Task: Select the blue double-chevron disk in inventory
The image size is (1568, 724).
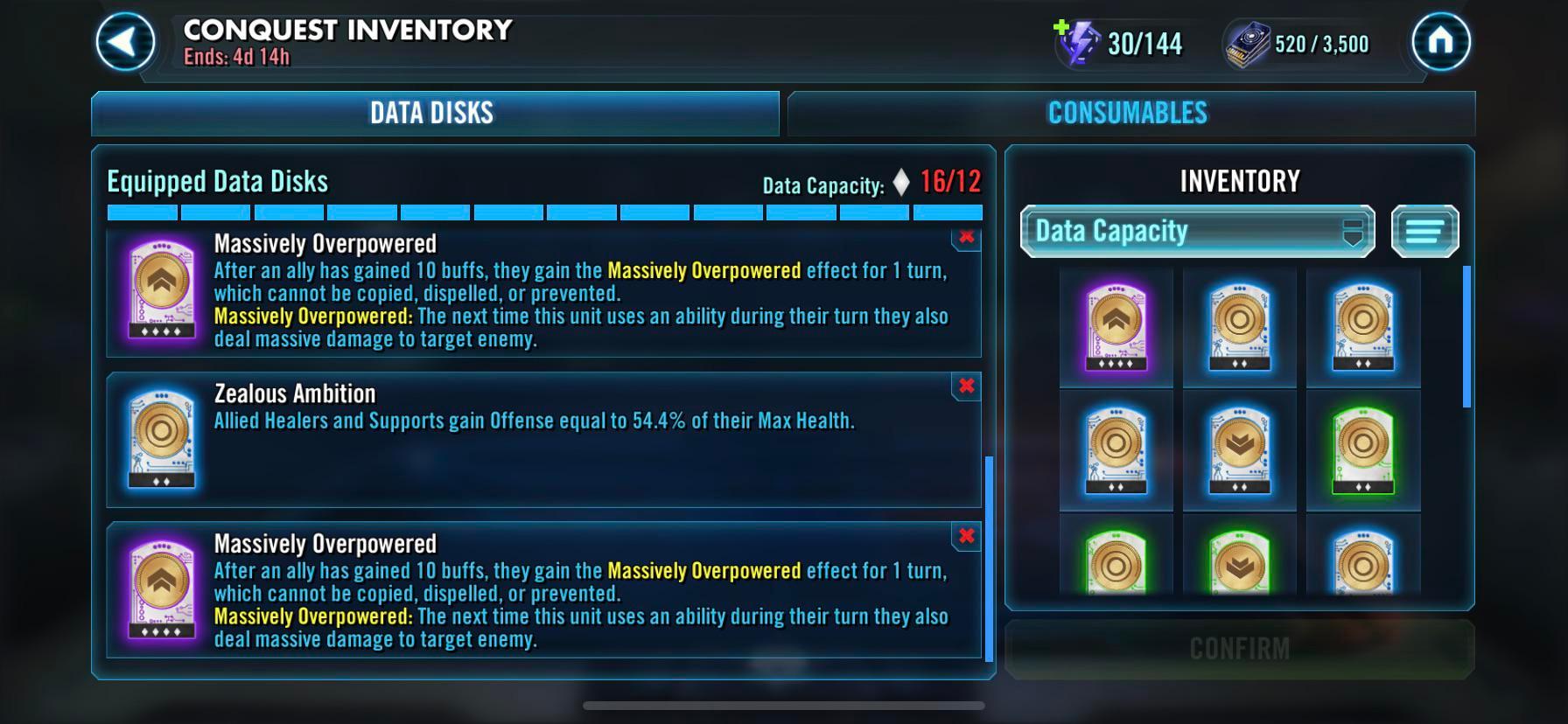Action: 1238,450
